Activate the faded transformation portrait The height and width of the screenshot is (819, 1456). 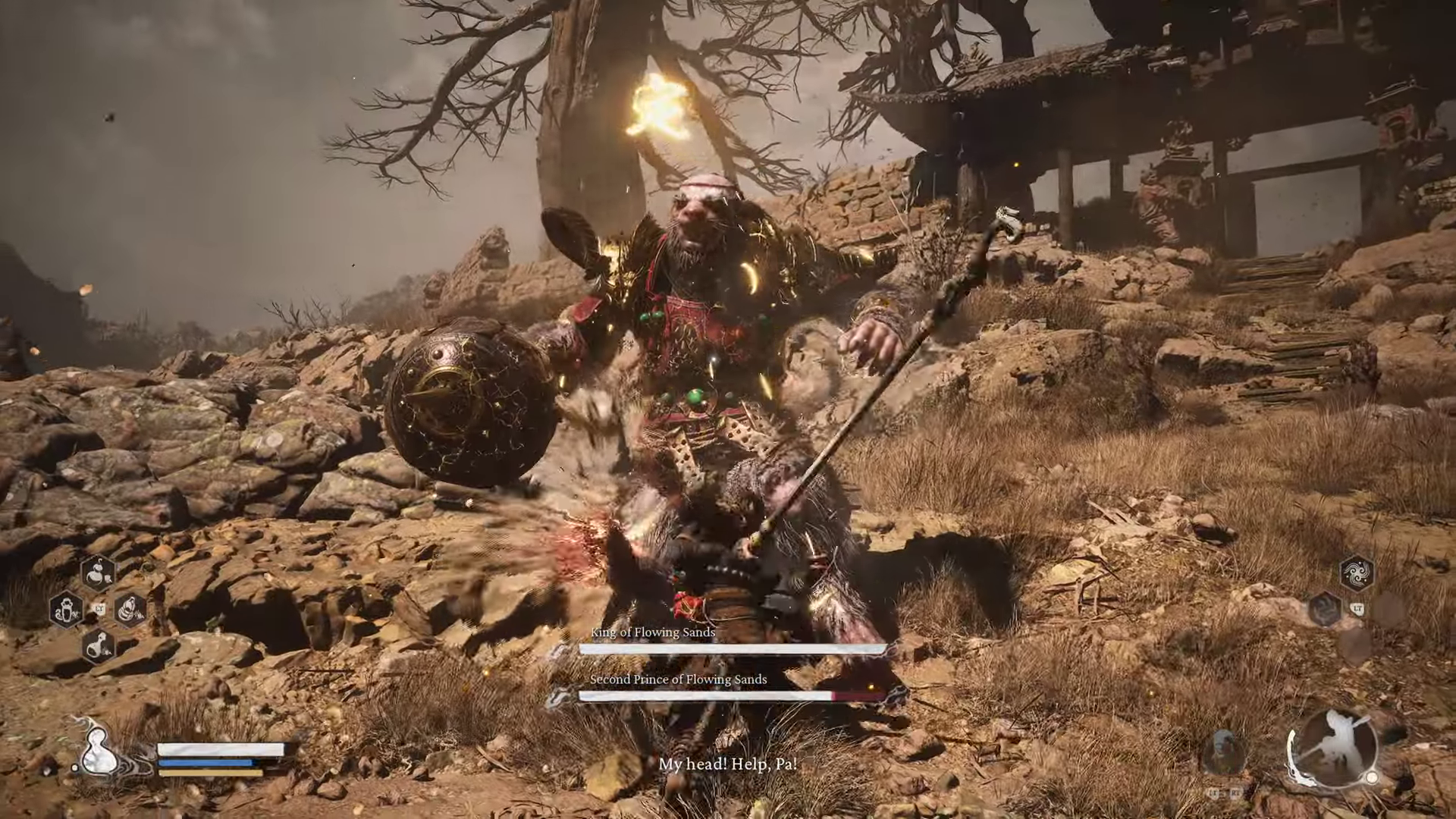(1223, 751)
